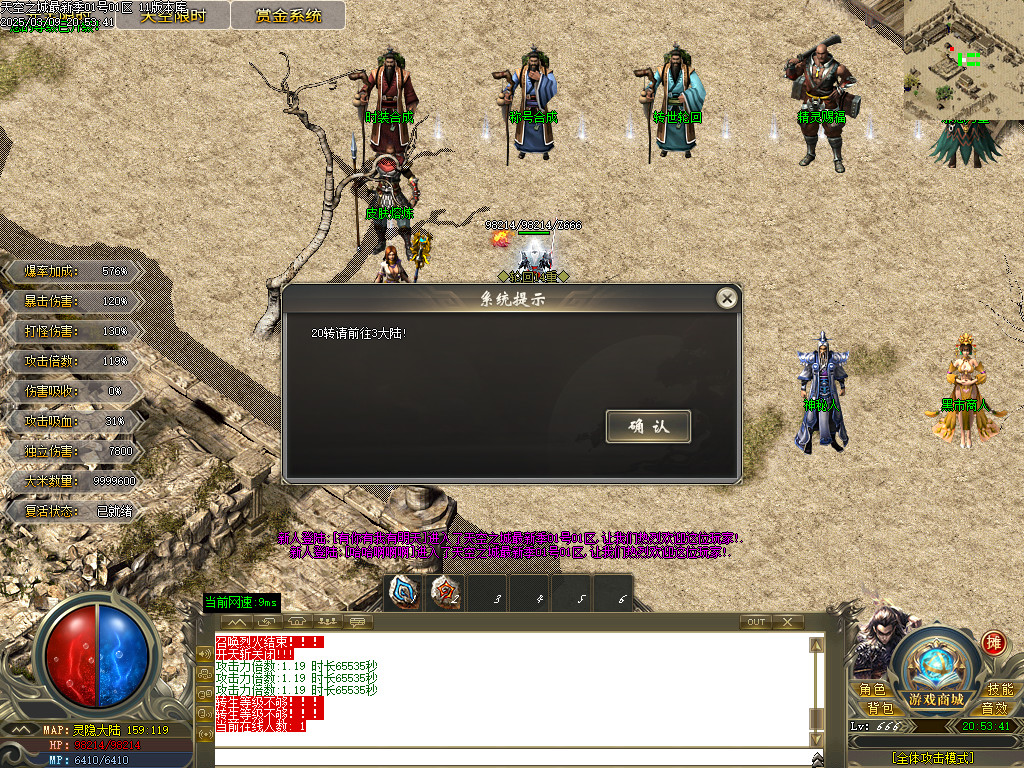Click the chat text input field
Viewport: 1024px width, 768px height.
510,756
